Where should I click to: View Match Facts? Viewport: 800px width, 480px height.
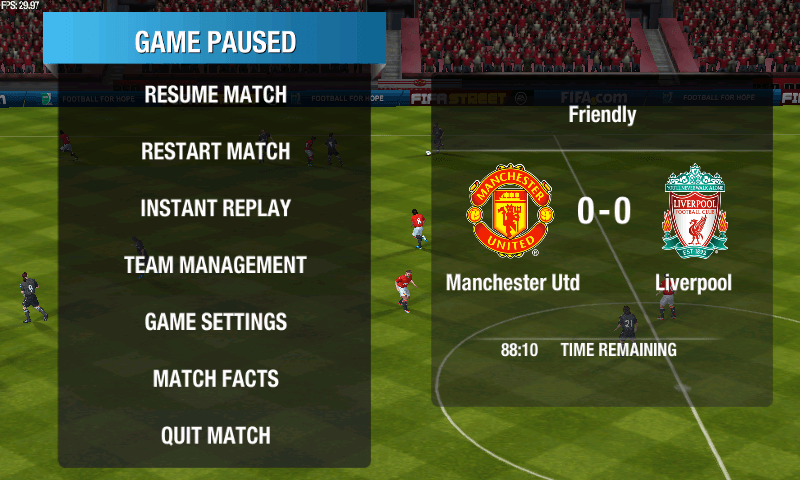pyautogui.click(x=215, y=379)
